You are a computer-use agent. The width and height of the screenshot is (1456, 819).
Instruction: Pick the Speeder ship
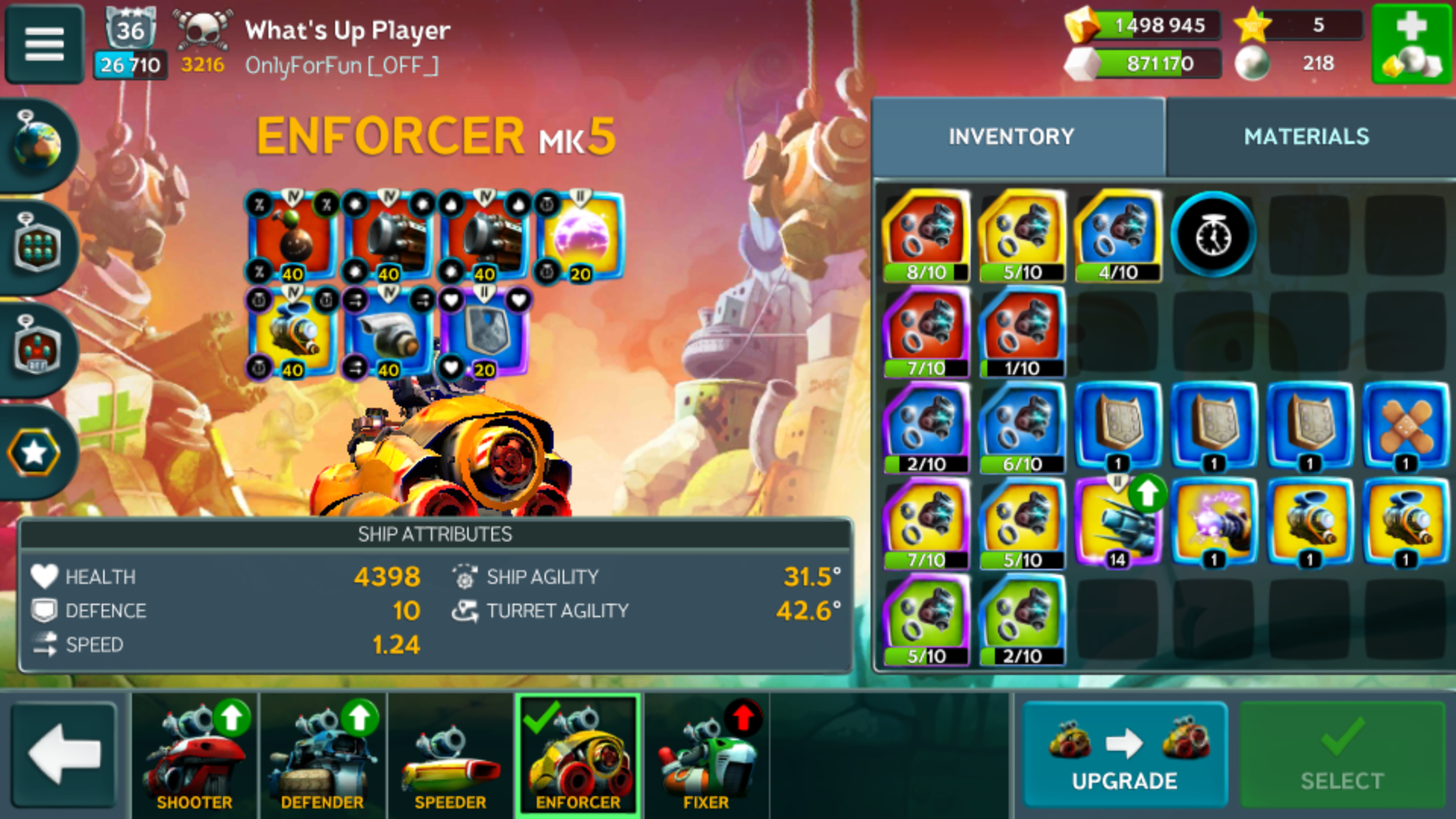(x=450, y=755)
